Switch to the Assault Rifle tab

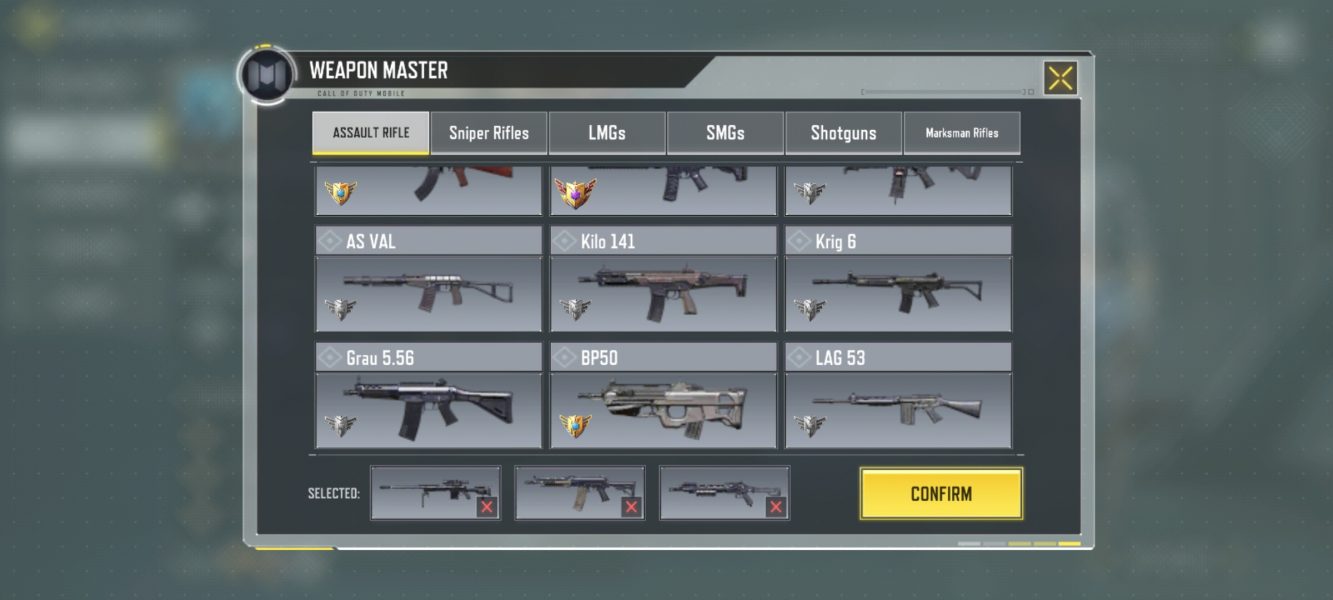[x=371, y=133]
